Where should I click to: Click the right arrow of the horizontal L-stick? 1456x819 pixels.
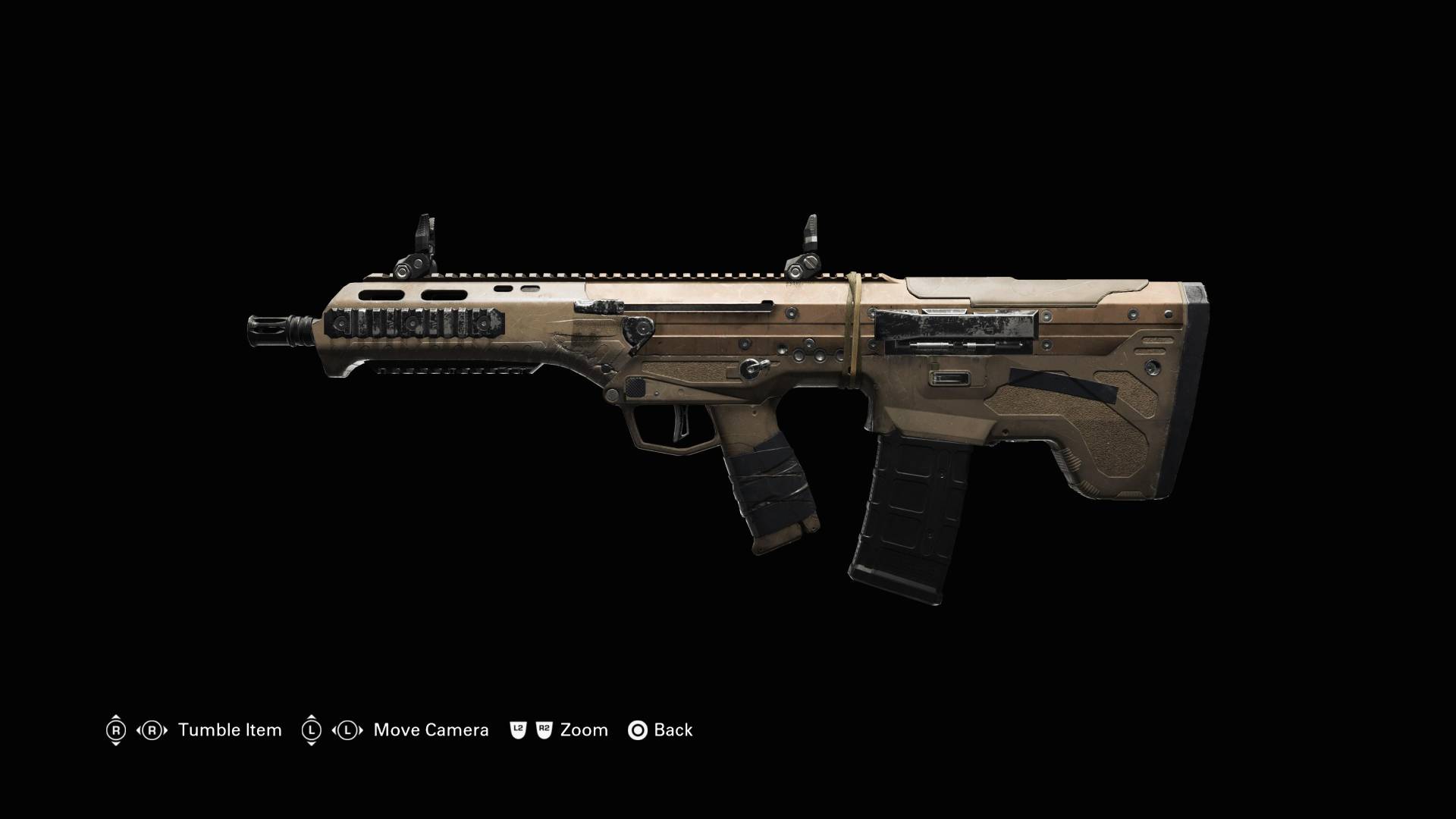click(362, 730)
